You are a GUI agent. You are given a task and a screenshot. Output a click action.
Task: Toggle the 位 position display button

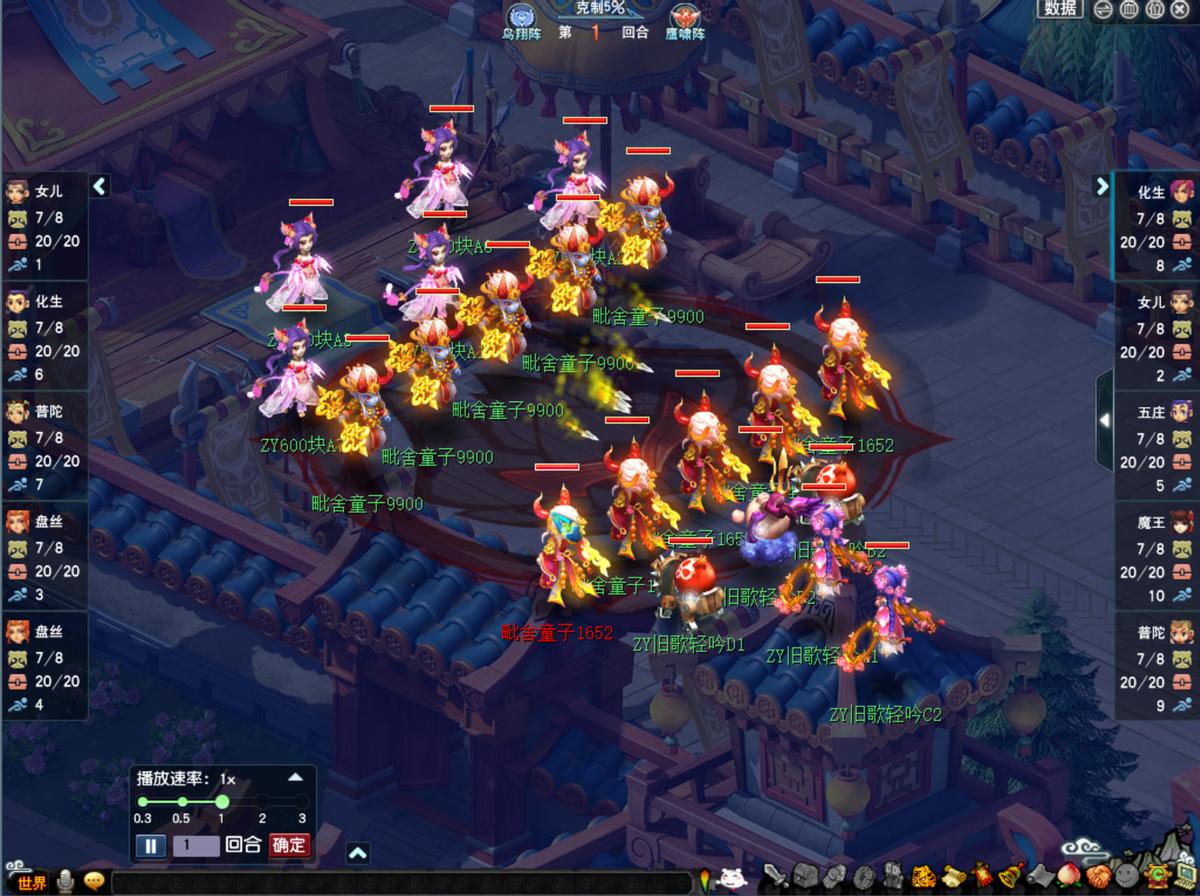pyautogui.click(x=1155, y=10)
